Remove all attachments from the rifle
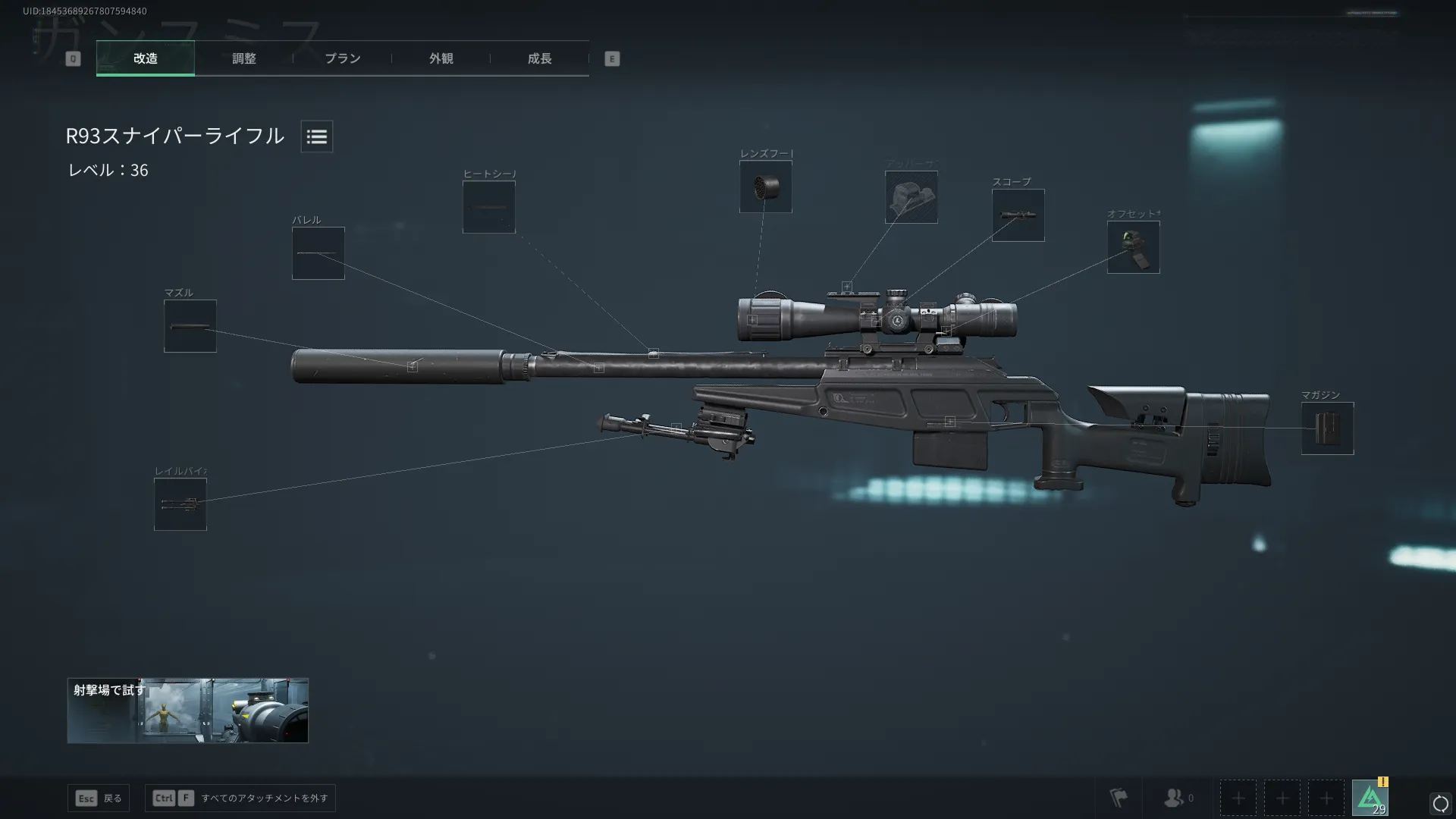This screenshot has height=819, width=1456. tap(240, 798)
